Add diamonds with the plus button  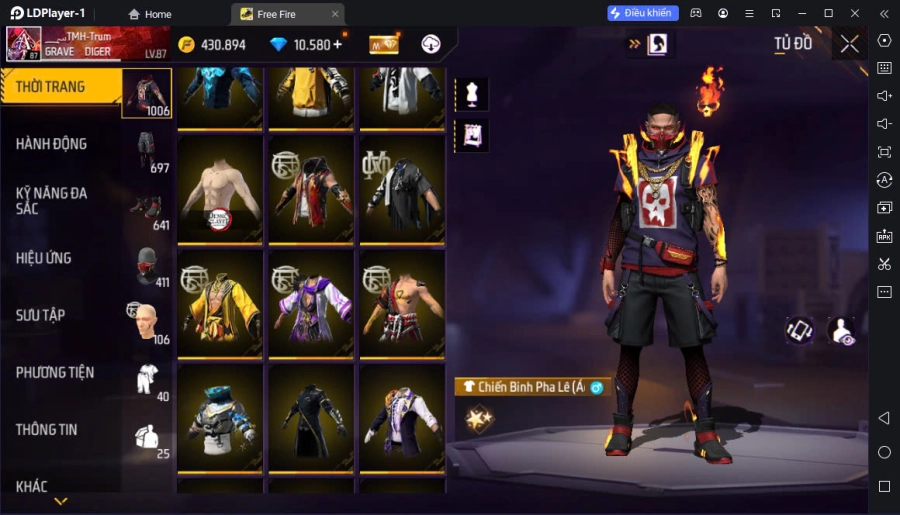tap(337, 44)
